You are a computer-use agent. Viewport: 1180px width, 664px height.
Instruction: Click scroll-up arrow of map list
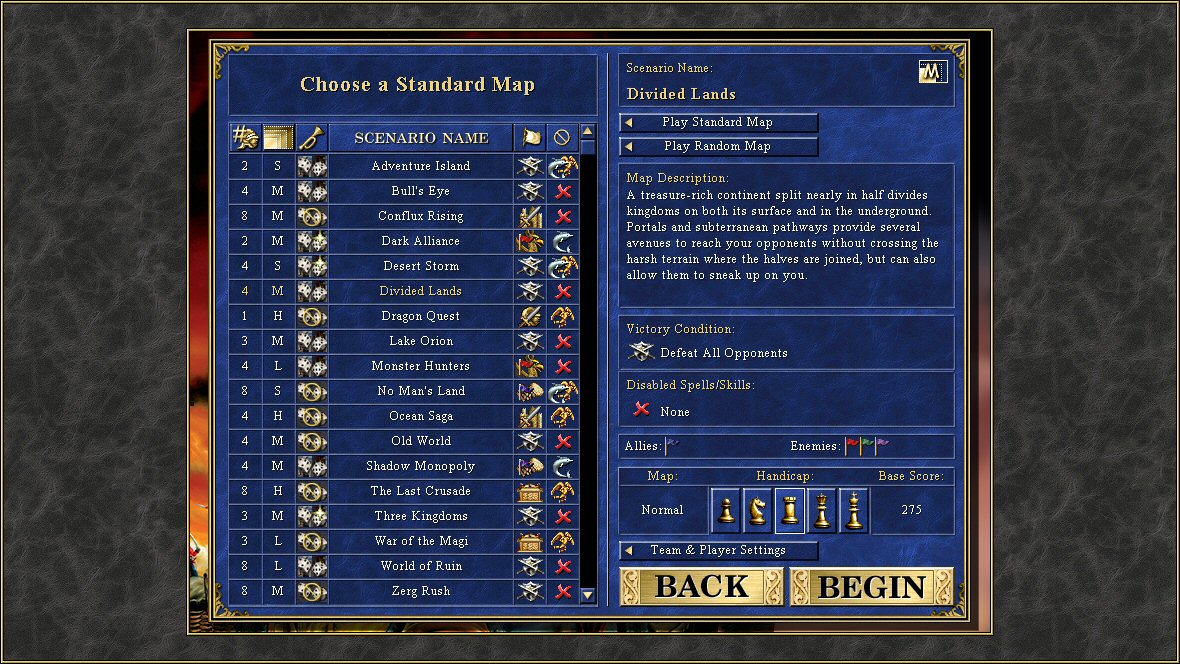pos(588,131)
